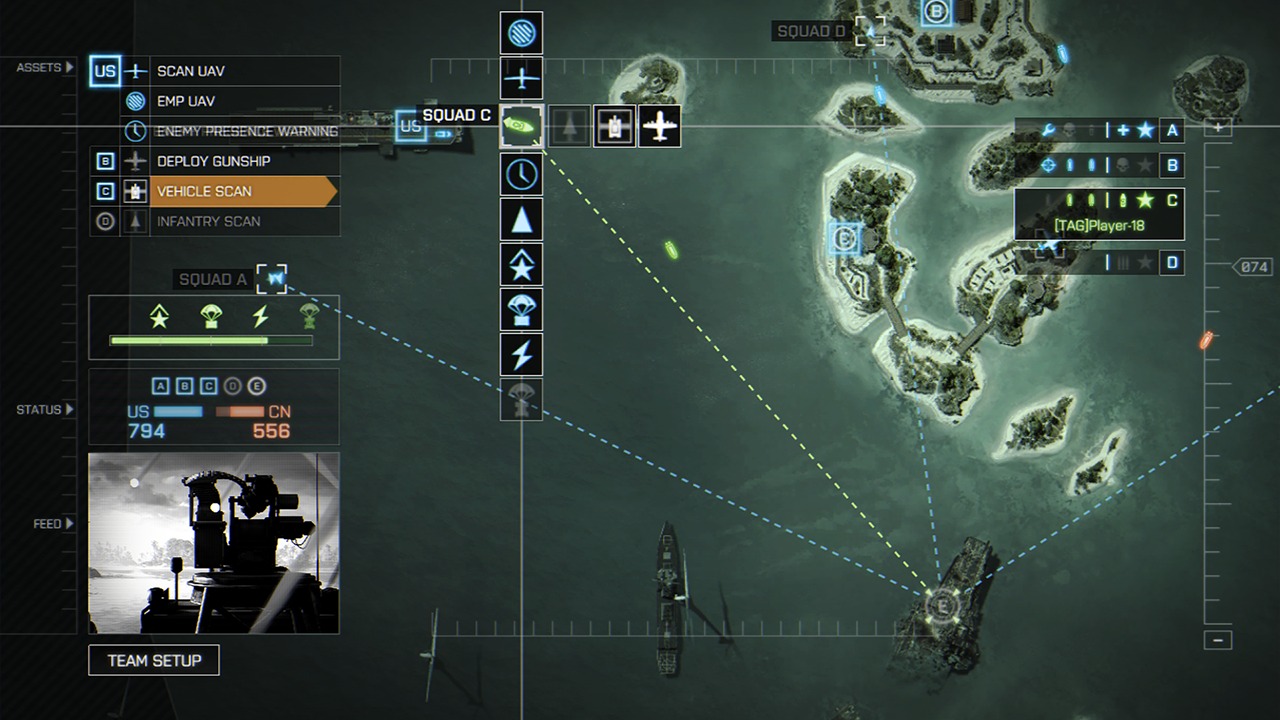
Task: Select squad B row in squad list
Action: tap(1100, 165)
